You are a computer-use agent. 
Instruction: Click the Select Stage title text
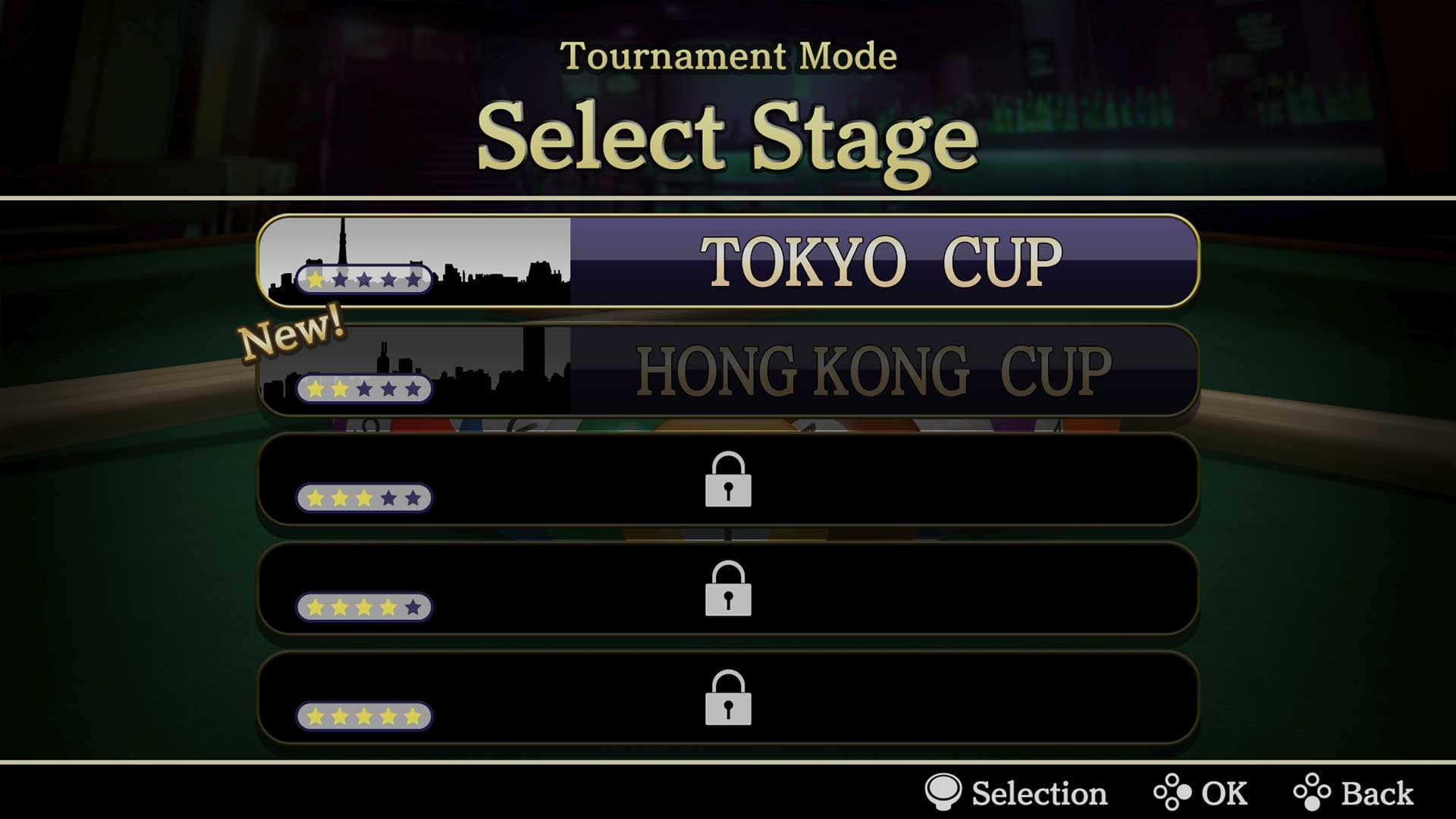[728, 136]
